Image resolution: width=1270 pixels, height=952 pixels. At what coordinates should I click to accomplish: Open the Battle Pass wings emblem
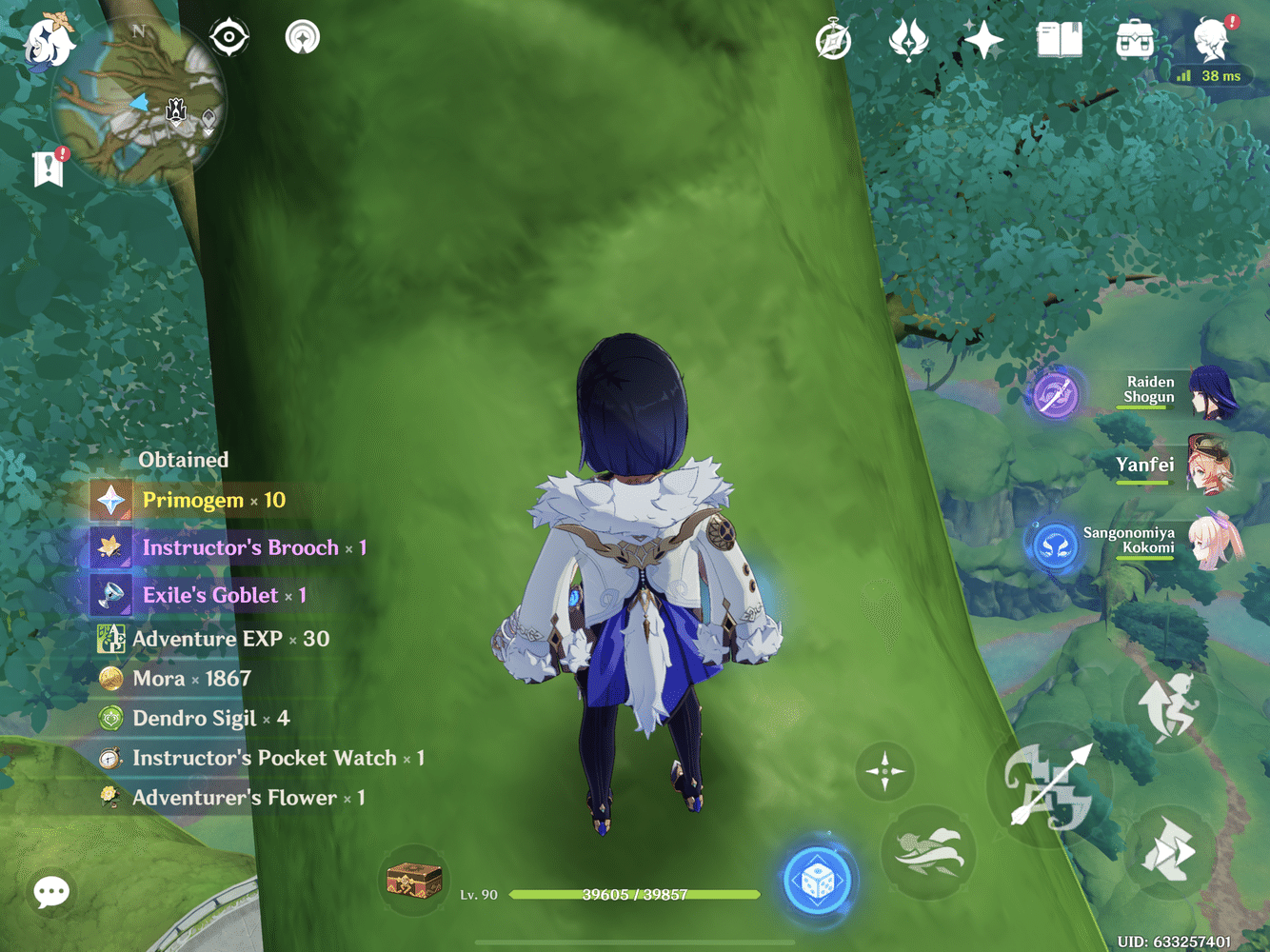(x=909, y=38)
